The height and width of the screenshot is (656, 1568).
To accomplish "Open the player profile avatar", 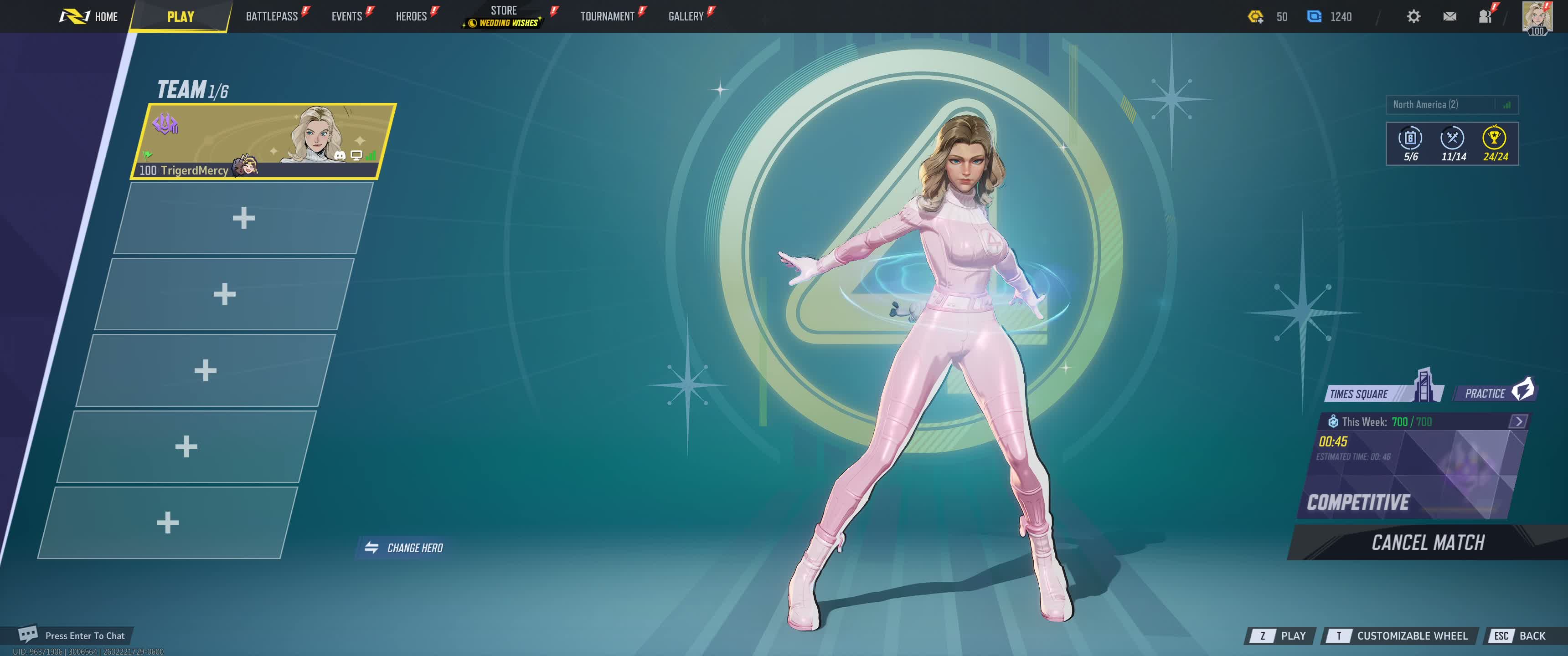I will tap(1537, 16).
